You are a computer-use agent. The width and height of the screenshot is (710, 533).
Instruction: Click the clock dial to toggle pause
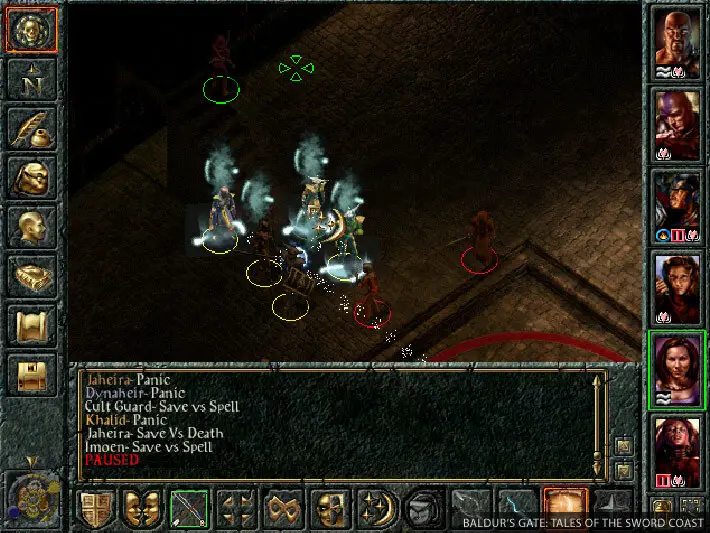coord(33,496)
